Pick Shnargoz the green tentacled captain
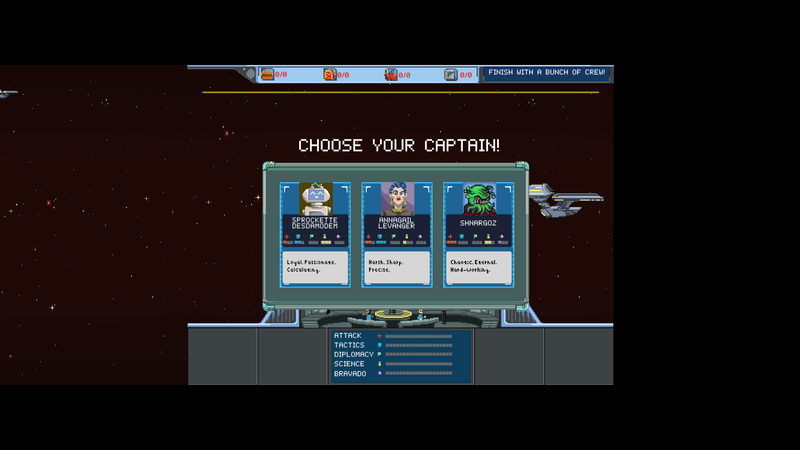The height and width of the screenshot is (450, 800). [478, 234]
